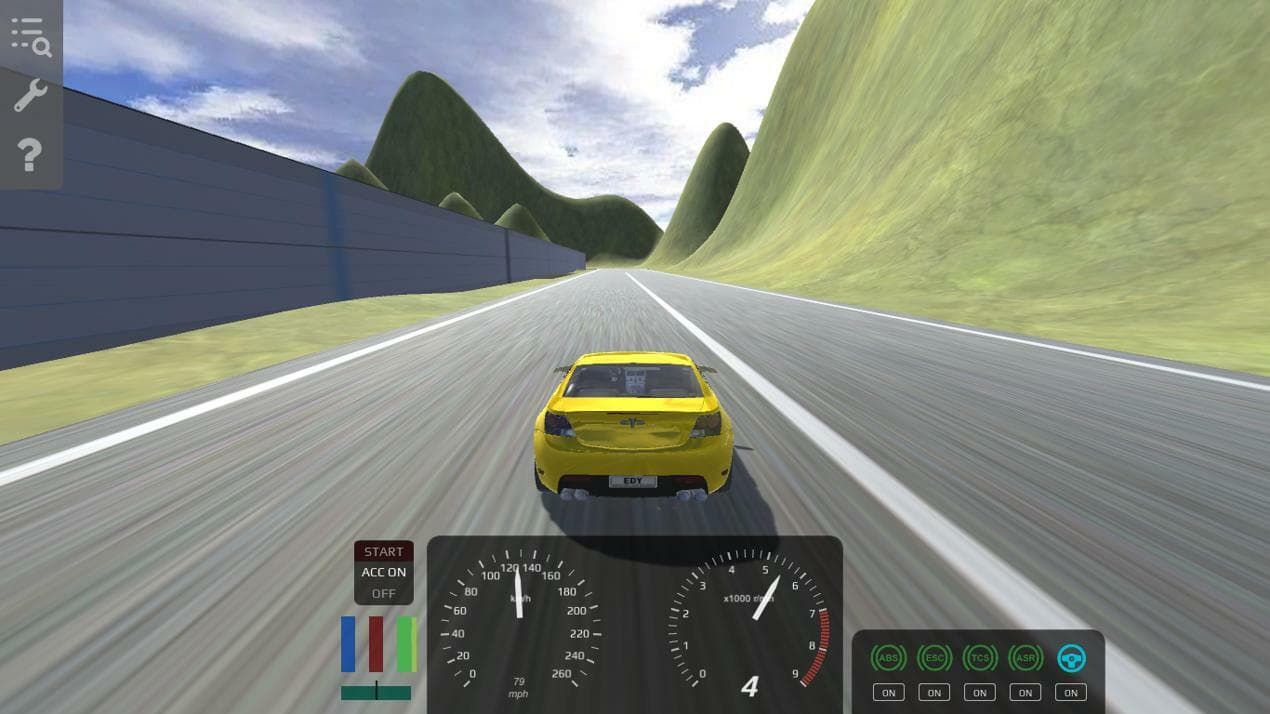Screen dimensions: 1270x714
Task: Toggle the ON button under ASR
Action: 1025,692
